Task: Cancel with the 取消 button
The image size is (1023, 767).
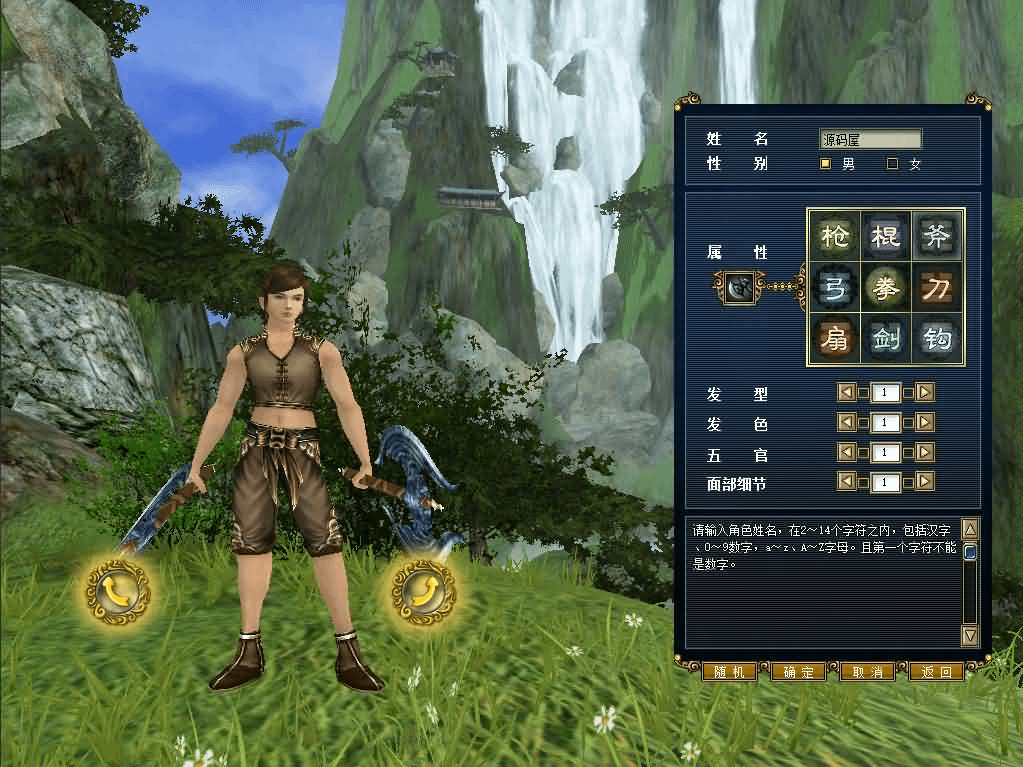Action: tap(867, 672)
